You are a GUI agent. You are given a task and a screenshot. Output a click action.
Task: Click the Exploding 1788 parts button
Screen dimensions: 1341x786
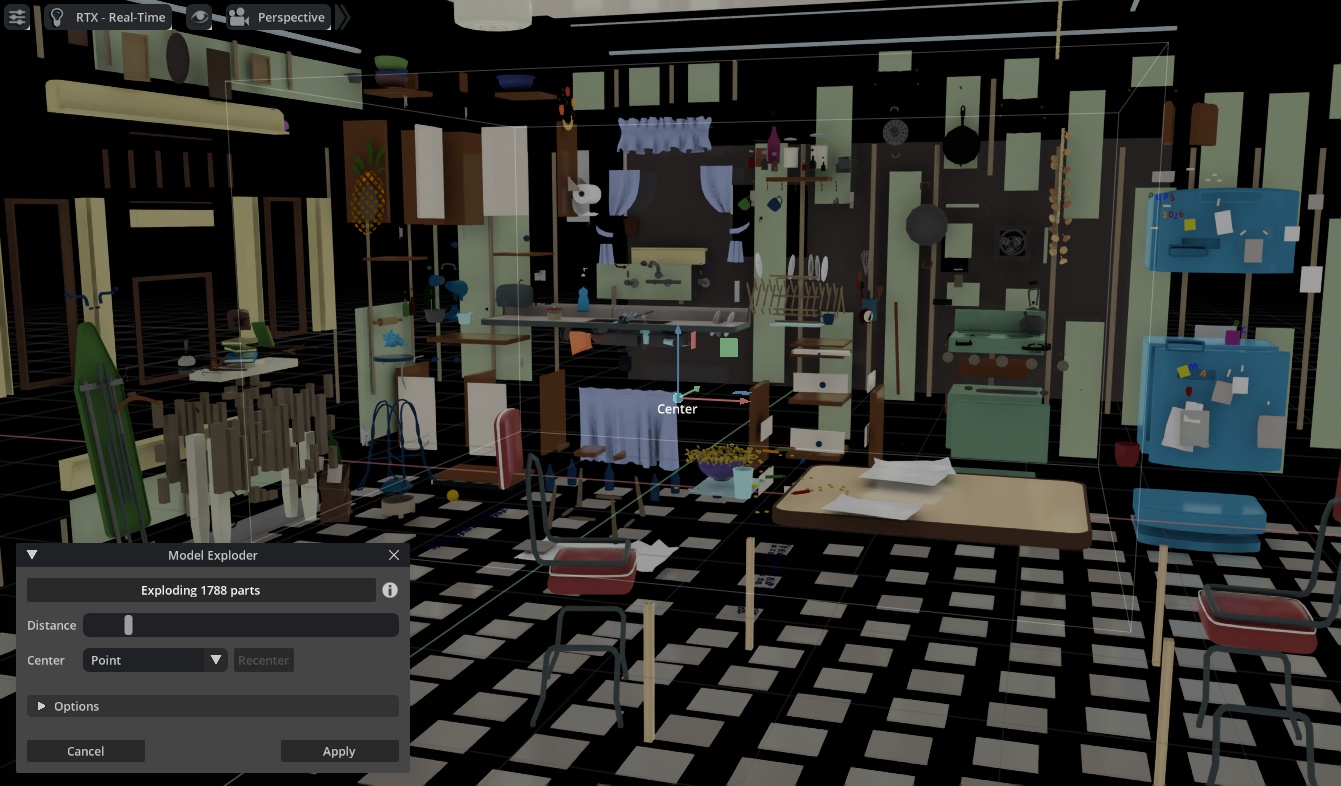201,590
